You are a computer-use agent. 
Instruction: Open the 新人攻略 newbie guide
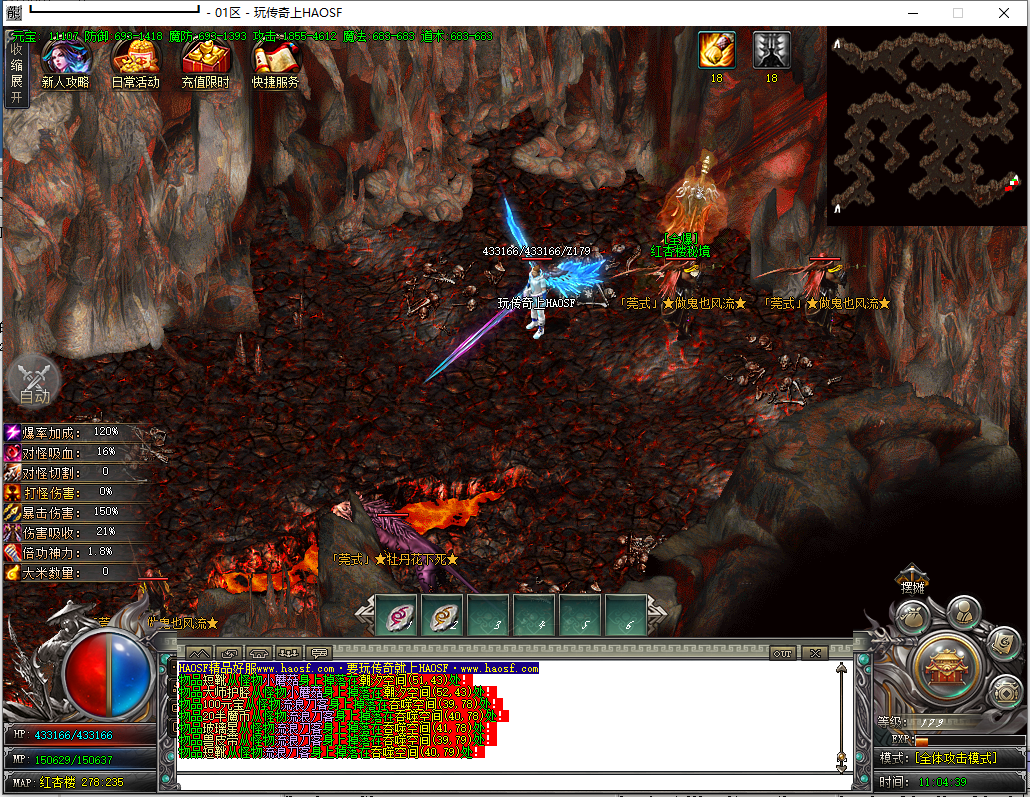point(65,63)
